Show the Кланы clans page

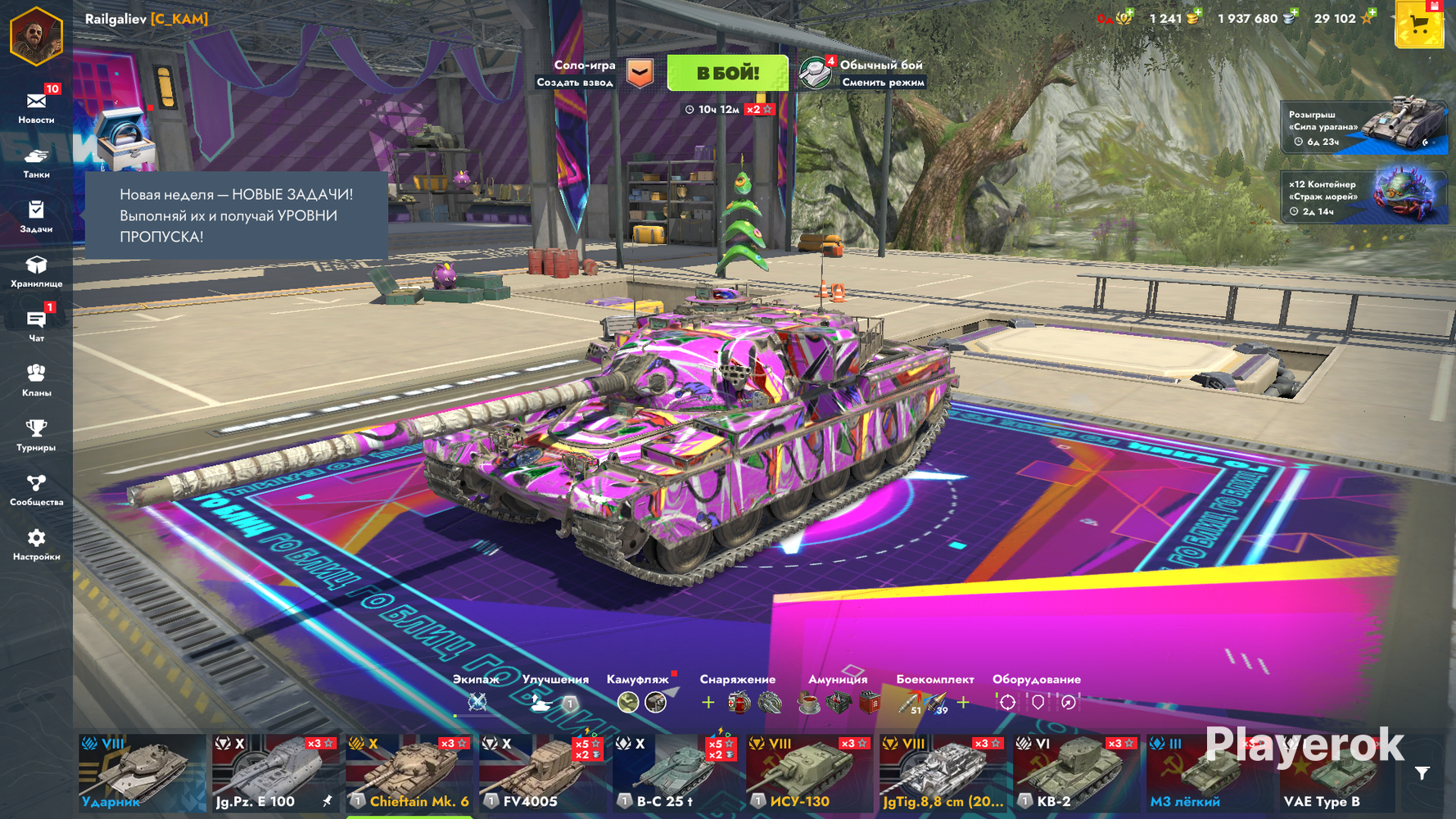tap(36, 381)
